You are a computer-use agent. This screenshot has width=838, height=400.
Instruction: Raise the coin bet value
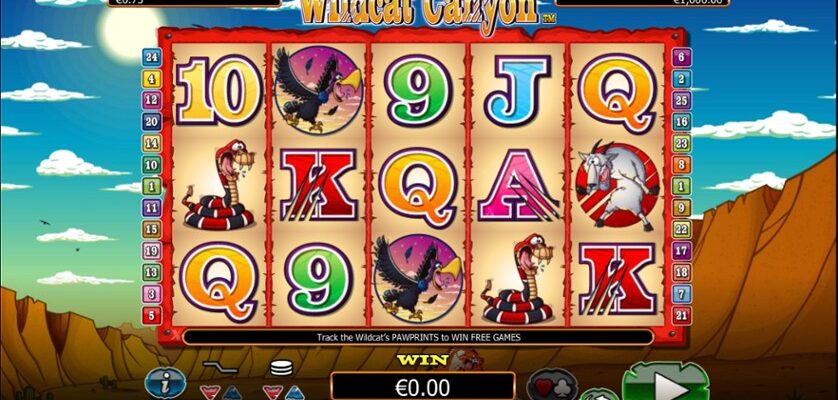coord(292,391)
